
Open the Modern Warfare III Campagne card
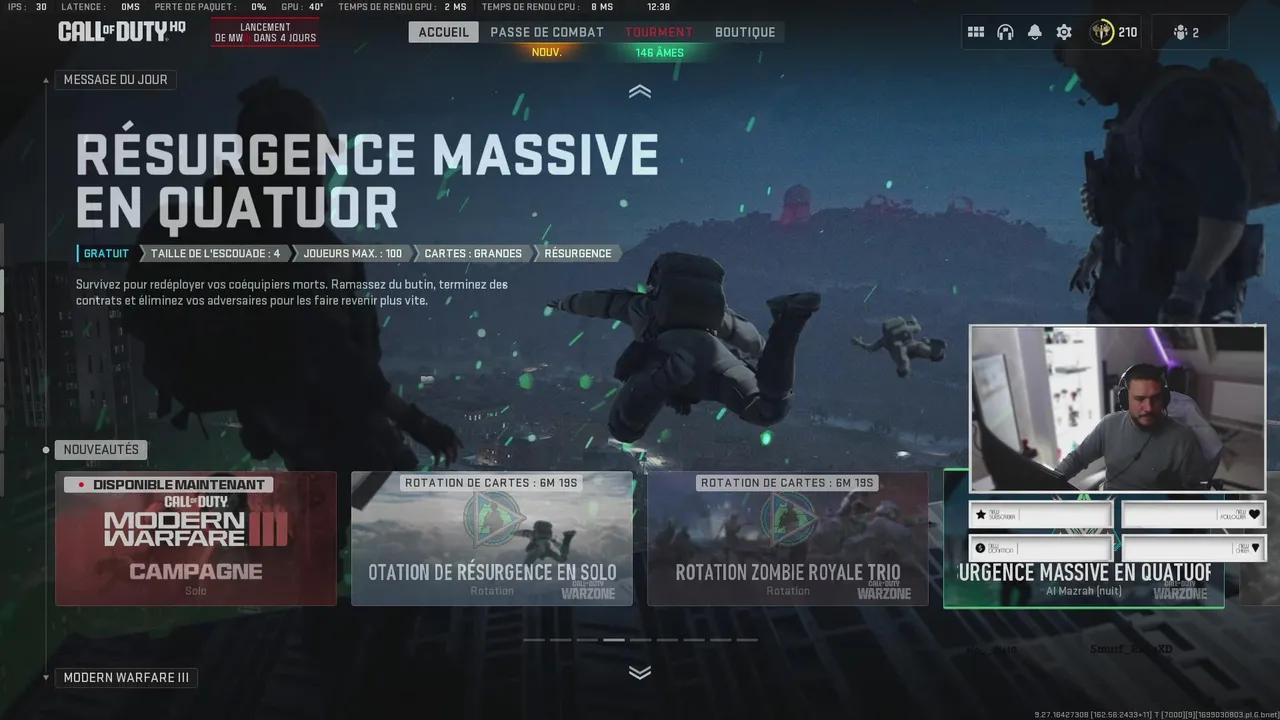195,538
